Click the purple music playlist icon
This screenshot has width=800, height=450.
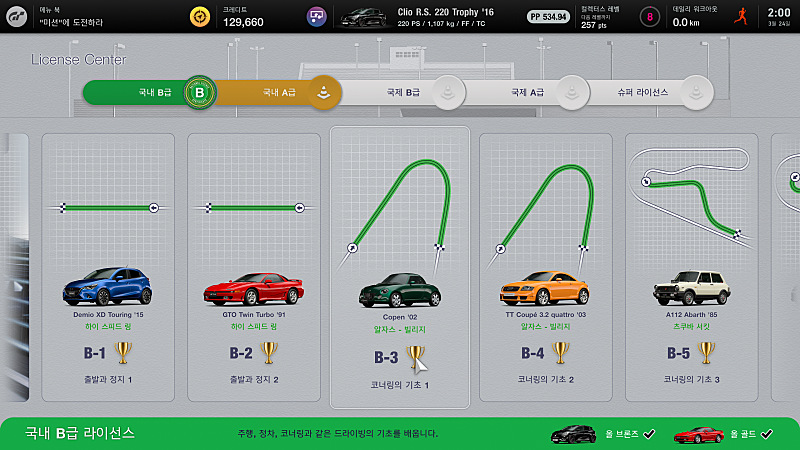pyautogui.click(x=317, y=16)
